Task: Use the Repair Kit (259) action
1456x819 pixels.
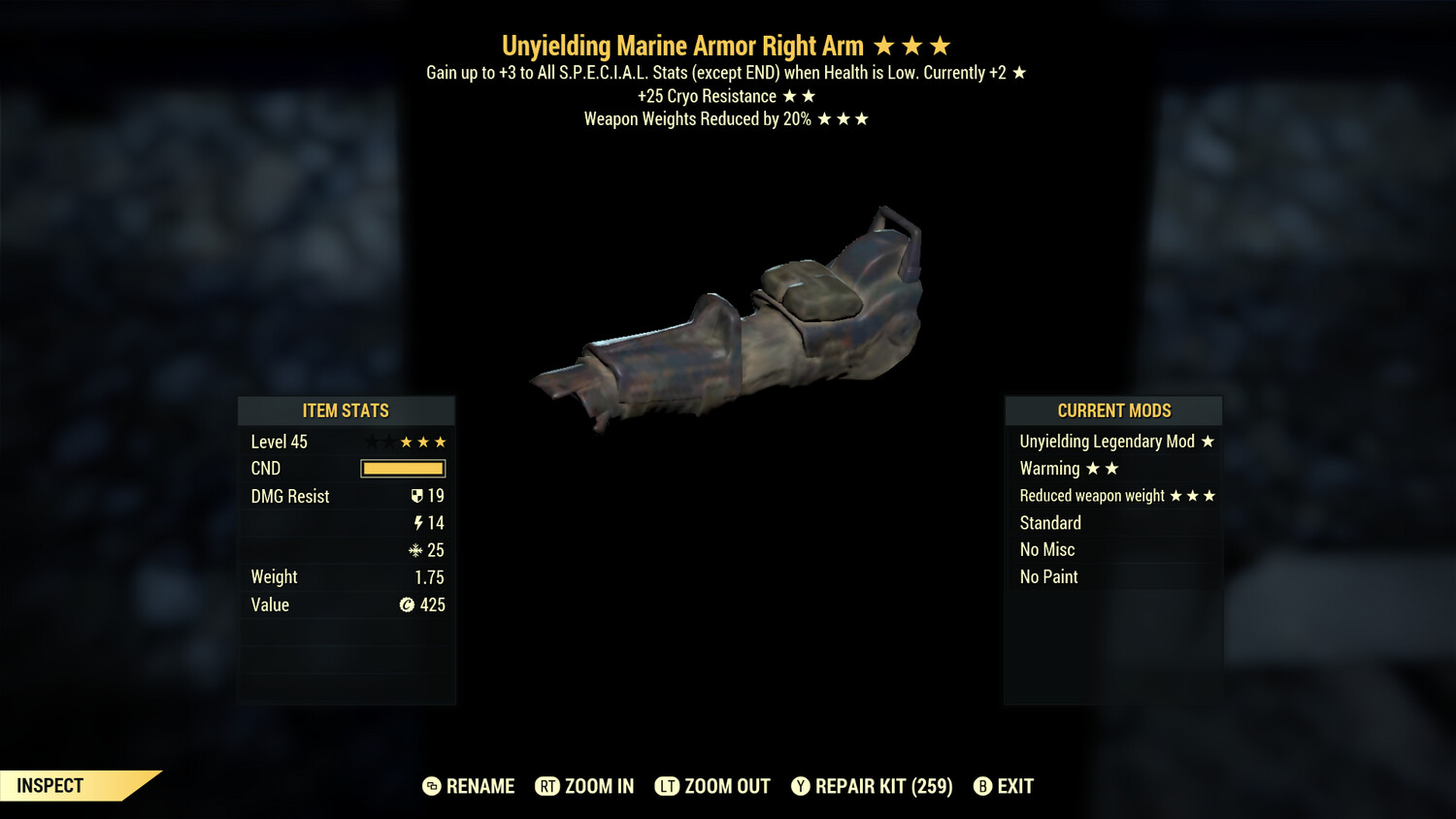Action: coord(872,786)
